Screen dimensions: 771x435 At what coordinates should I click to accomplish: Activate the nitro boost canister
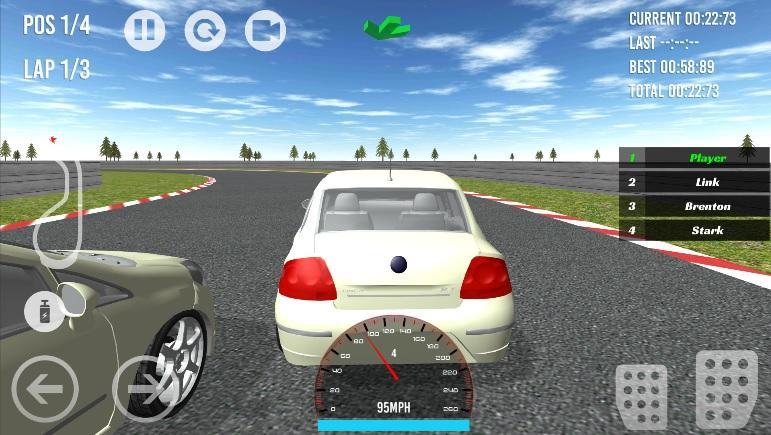[45, 312]
